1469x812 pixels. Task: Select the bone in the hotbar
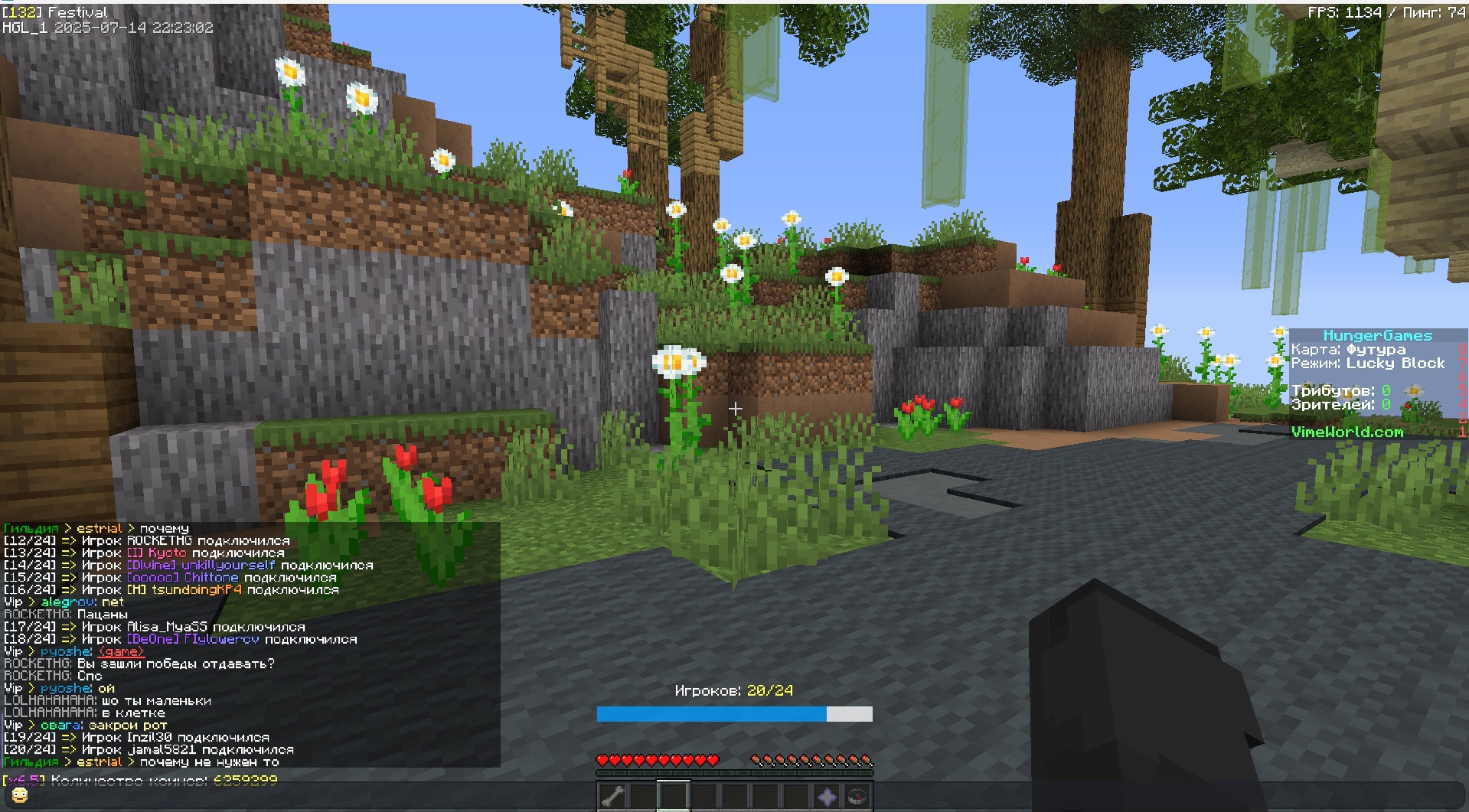tap(612, 796)
